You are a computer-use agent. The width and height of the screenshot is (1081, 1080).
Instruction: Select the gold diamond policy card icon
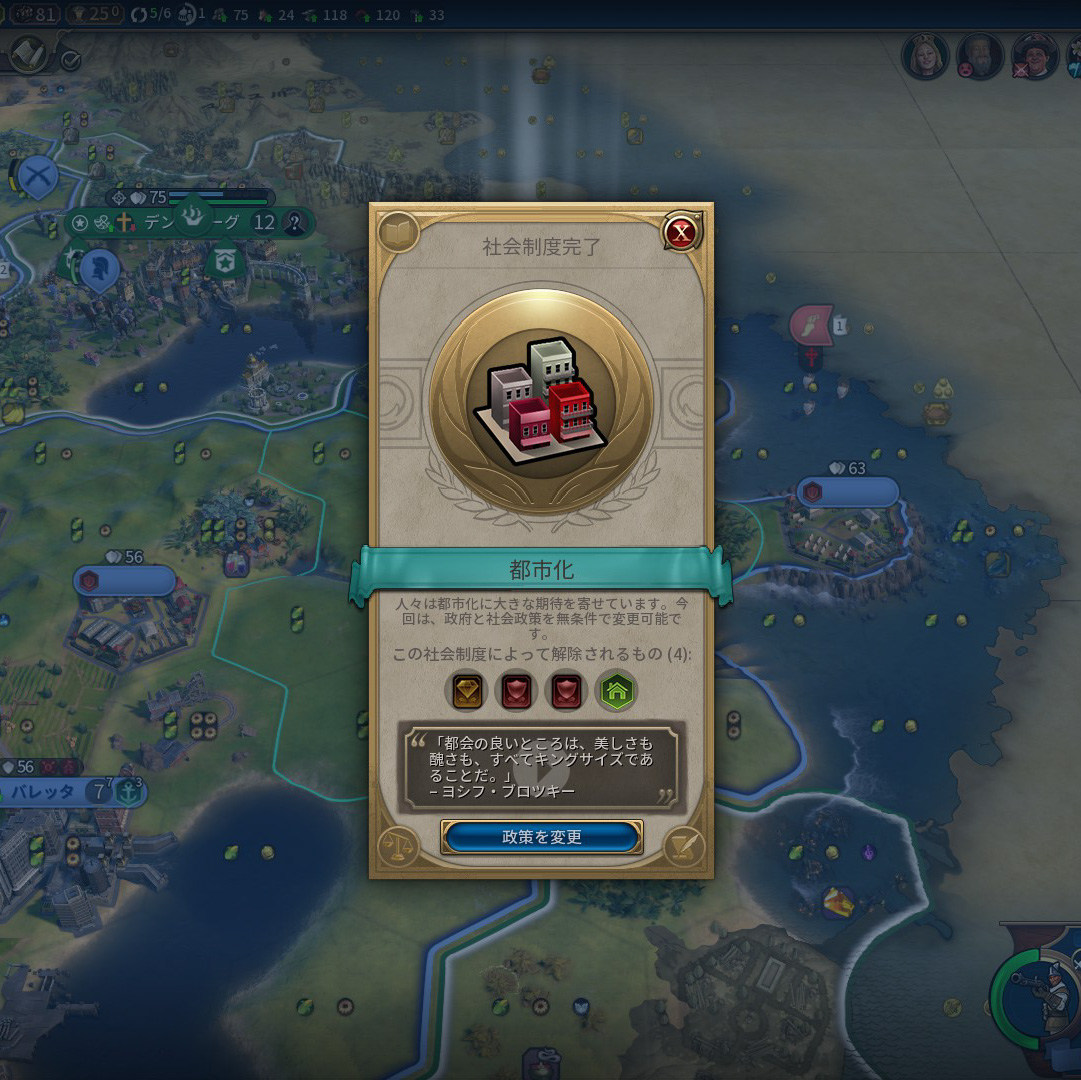(x=468, y=691)
